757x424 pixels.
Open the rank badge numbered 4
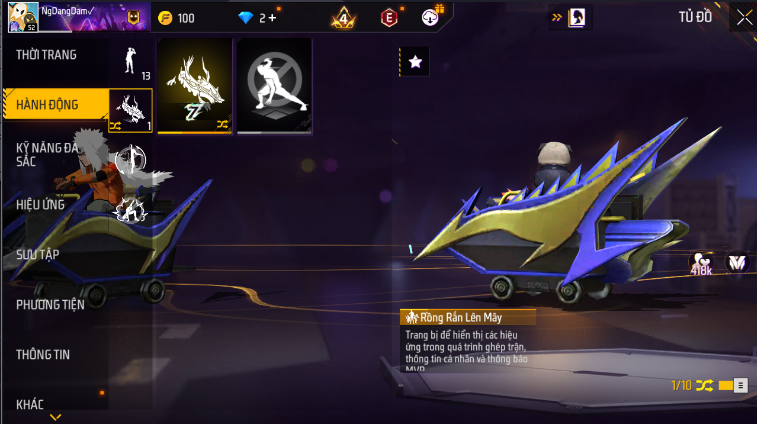click(x=345, y=17)
